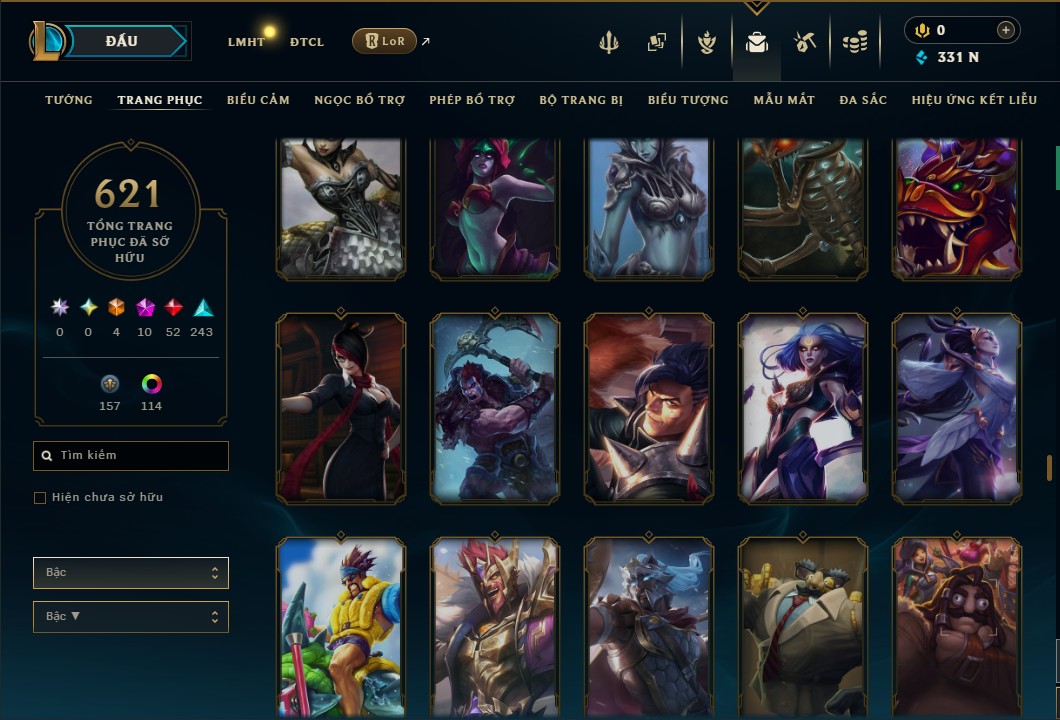
Task: Click the plus button beside the coin balance
Action: (1005, 30)
